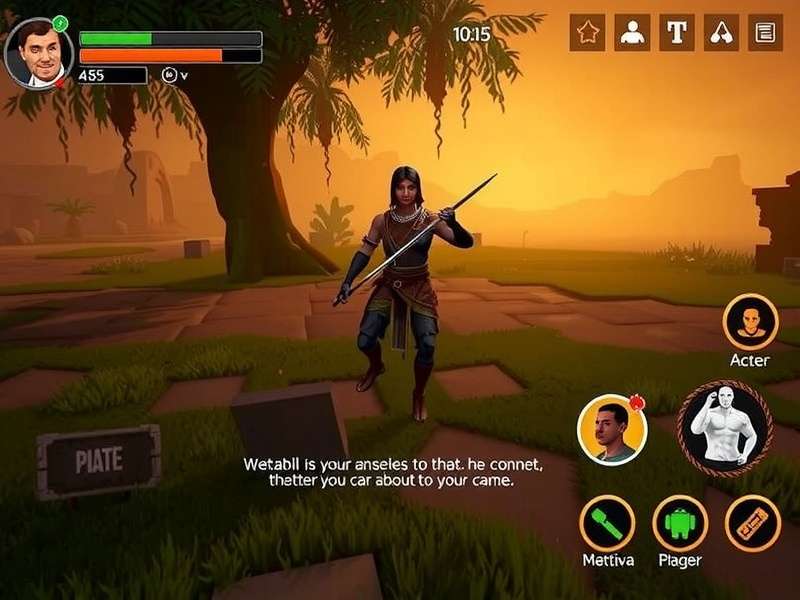
Task: Select the letter T icon
Action: (677, 33)
